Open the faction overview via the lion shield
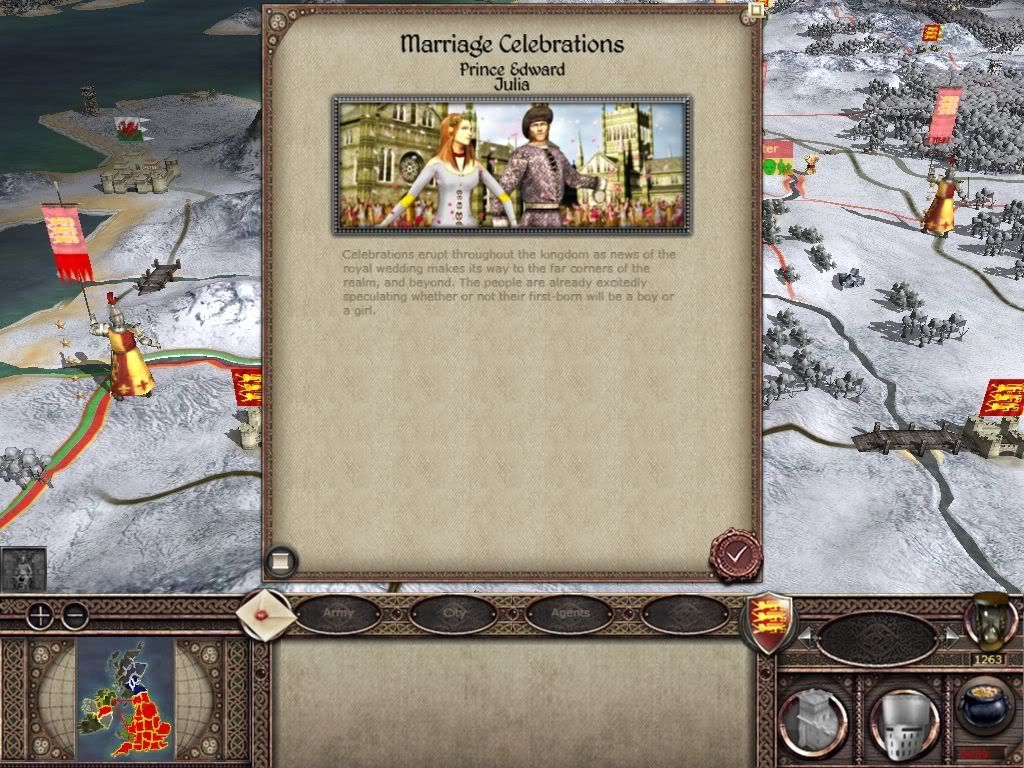1024x768 pixels. (768, 620)
